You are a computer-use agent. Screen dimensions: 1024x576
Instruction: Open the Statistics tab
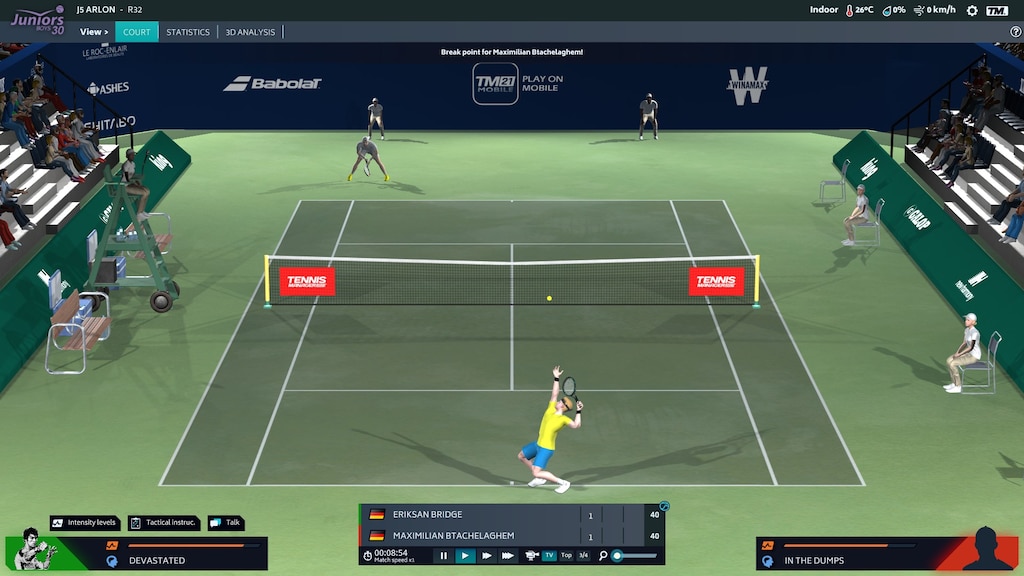tap(188, 32)
